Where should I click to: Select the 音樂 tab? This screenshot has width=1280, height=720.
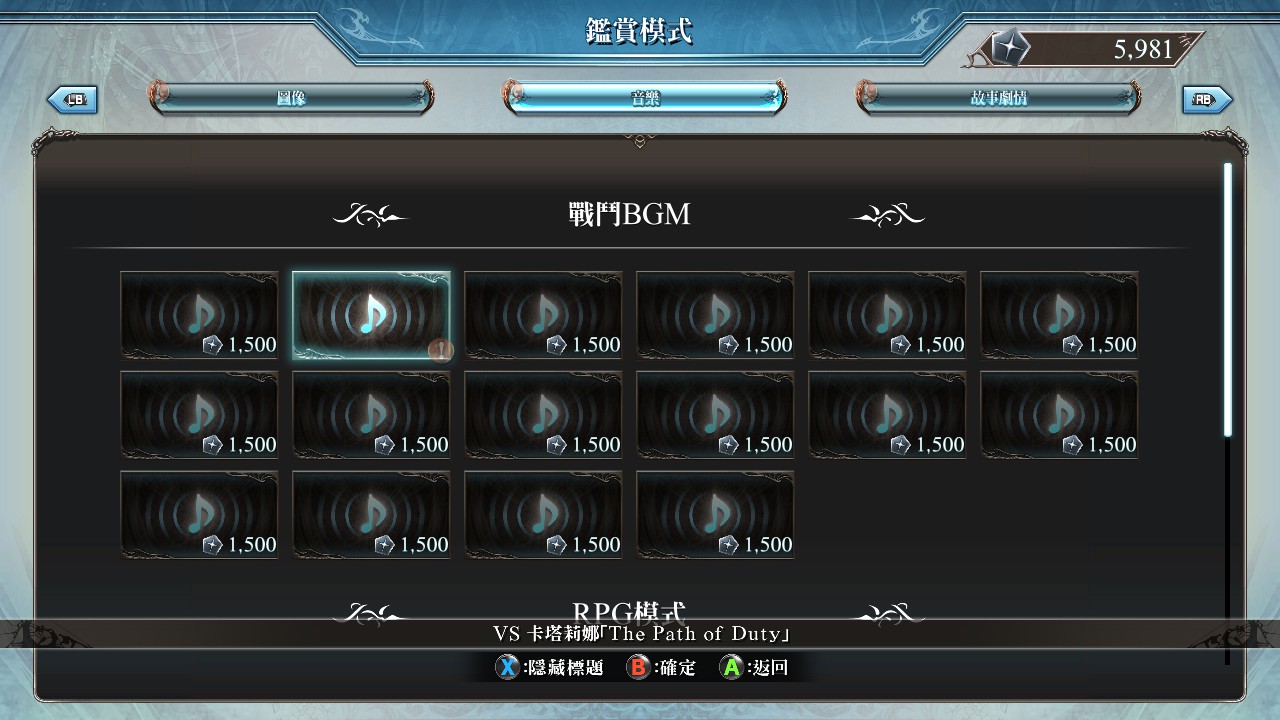tap(645, 98)
